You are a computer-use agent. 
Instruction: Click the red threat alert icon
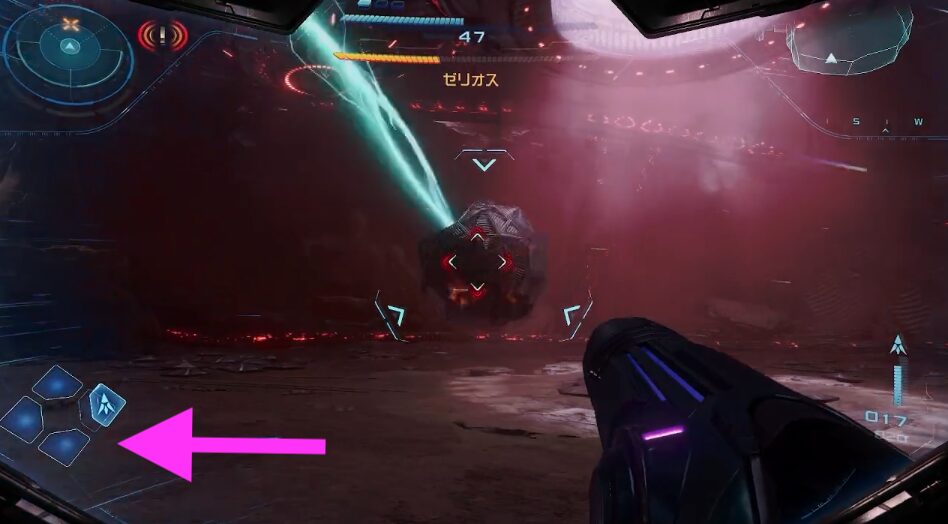tap(163, 37)
